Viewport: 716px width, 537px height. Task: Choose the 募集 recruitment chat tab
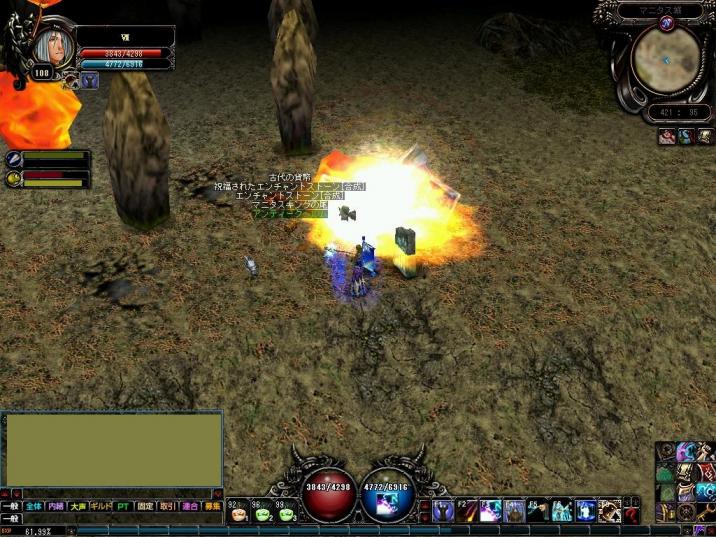pos(212,507)
